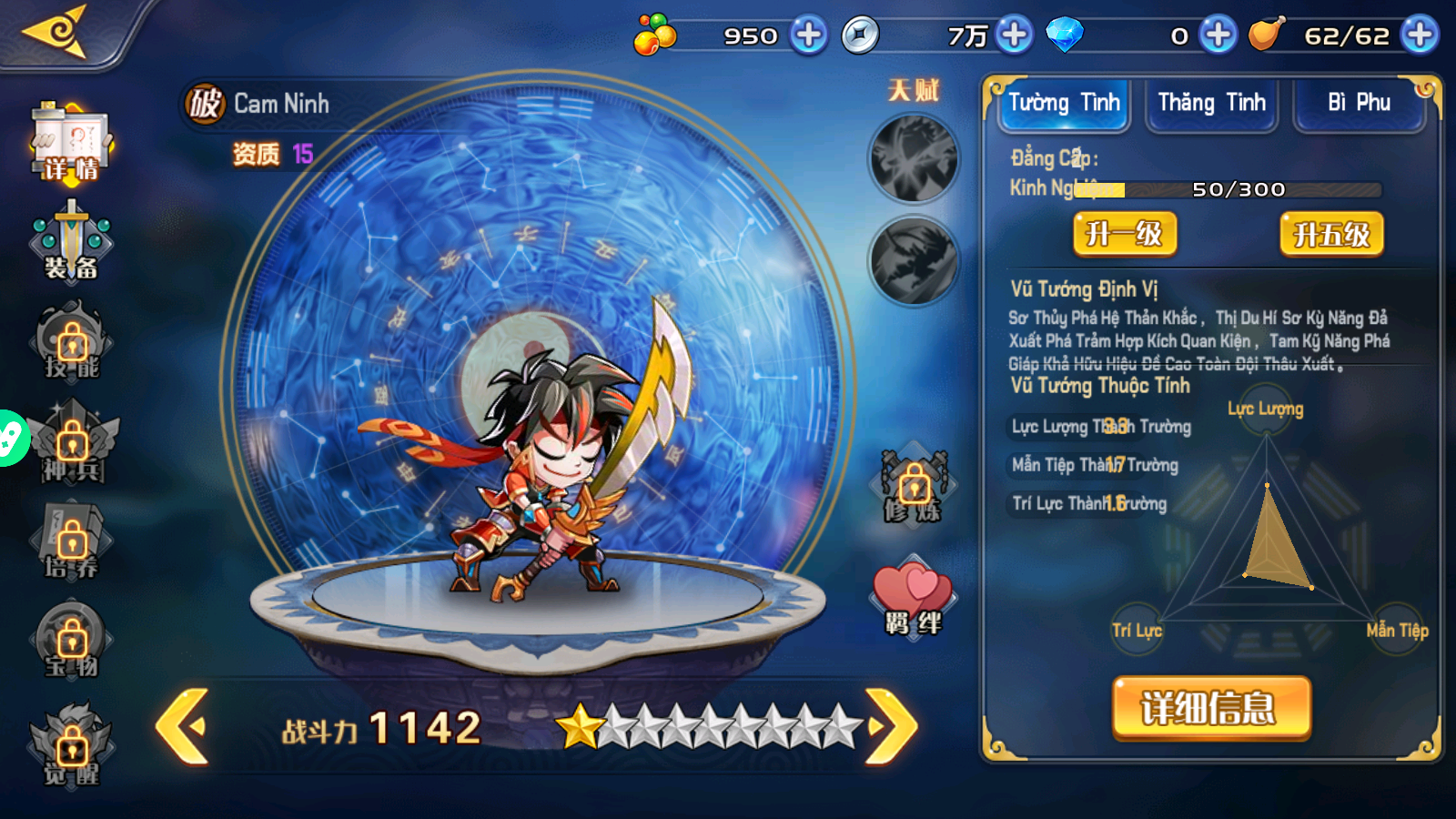Switch to the Tường Tình tab

tap(1064, 104)
